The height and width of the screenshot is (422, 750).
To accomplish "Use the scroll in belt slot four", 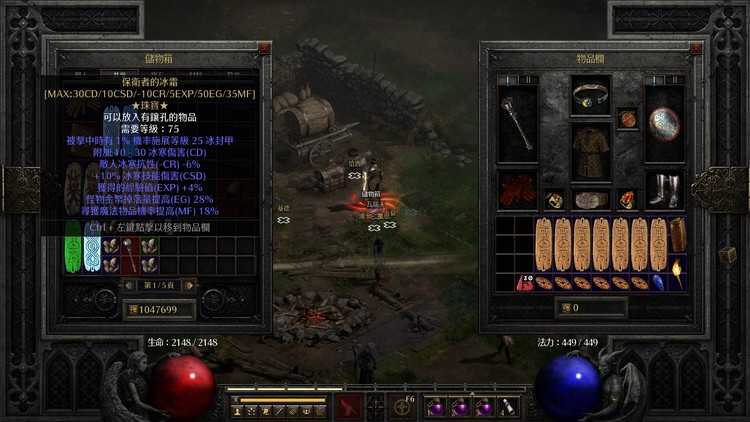I will pyautogui.click(x=507, y=408).
